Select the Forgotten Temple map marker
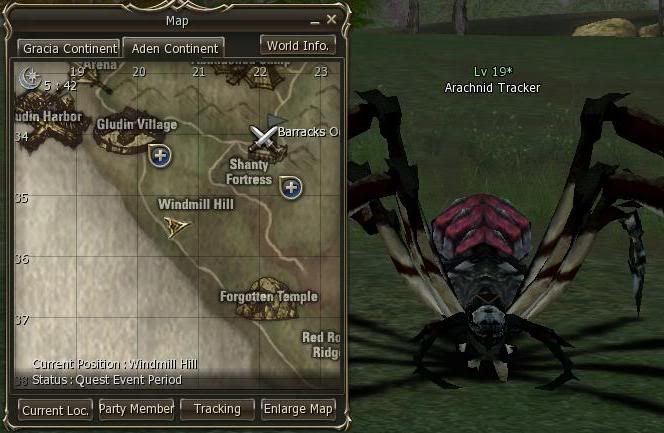This screenshot has height=433, width=664. coord(269,298)
